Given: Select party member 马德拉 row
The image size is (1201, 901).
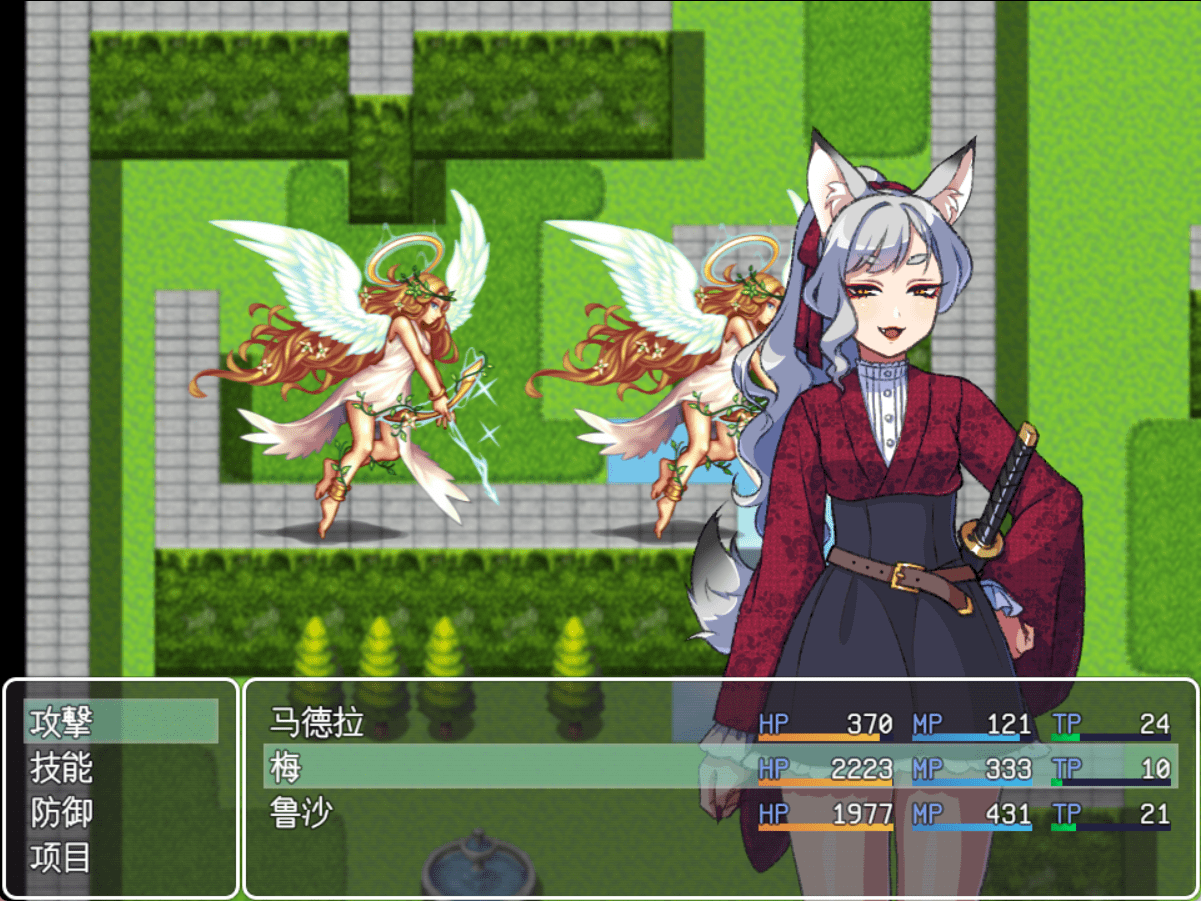Looking at the screenshot, I should tap(719, 722).
